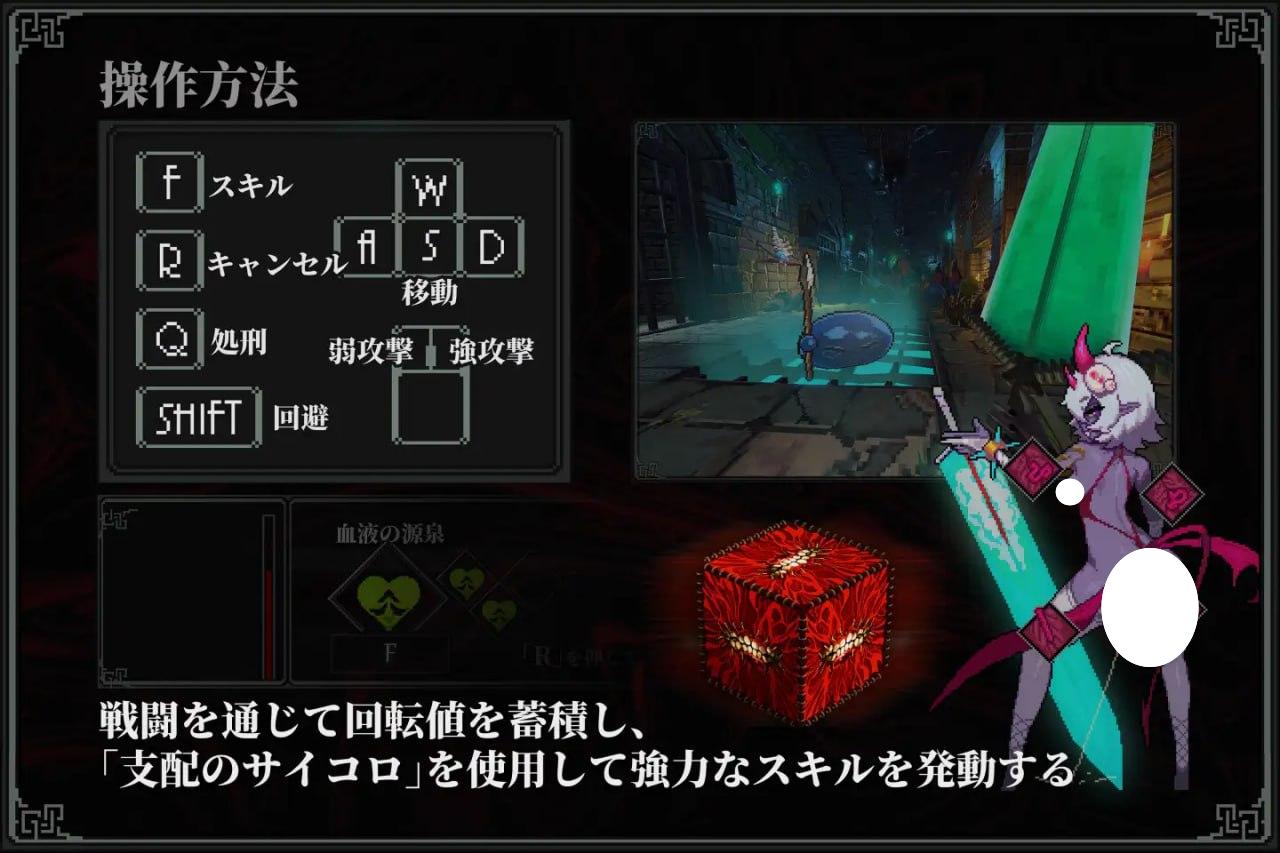
Task: Select the F key skill icon
Action: coord(169,184)
